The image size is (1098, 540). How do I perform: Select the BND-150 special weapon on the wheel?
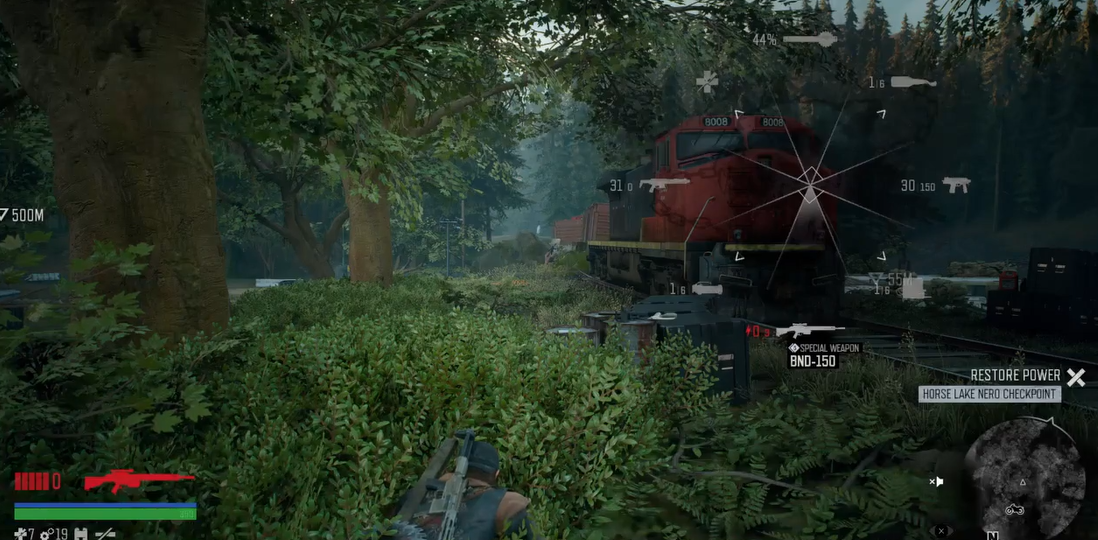[x=809, y=331]
